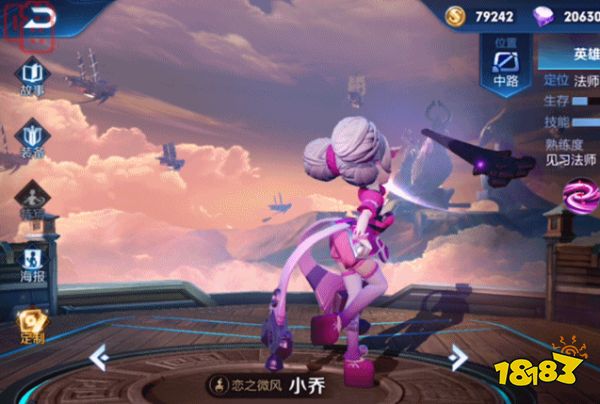
Task: Open the 装备 (Equipment) section
Action: tap(33, 138)
